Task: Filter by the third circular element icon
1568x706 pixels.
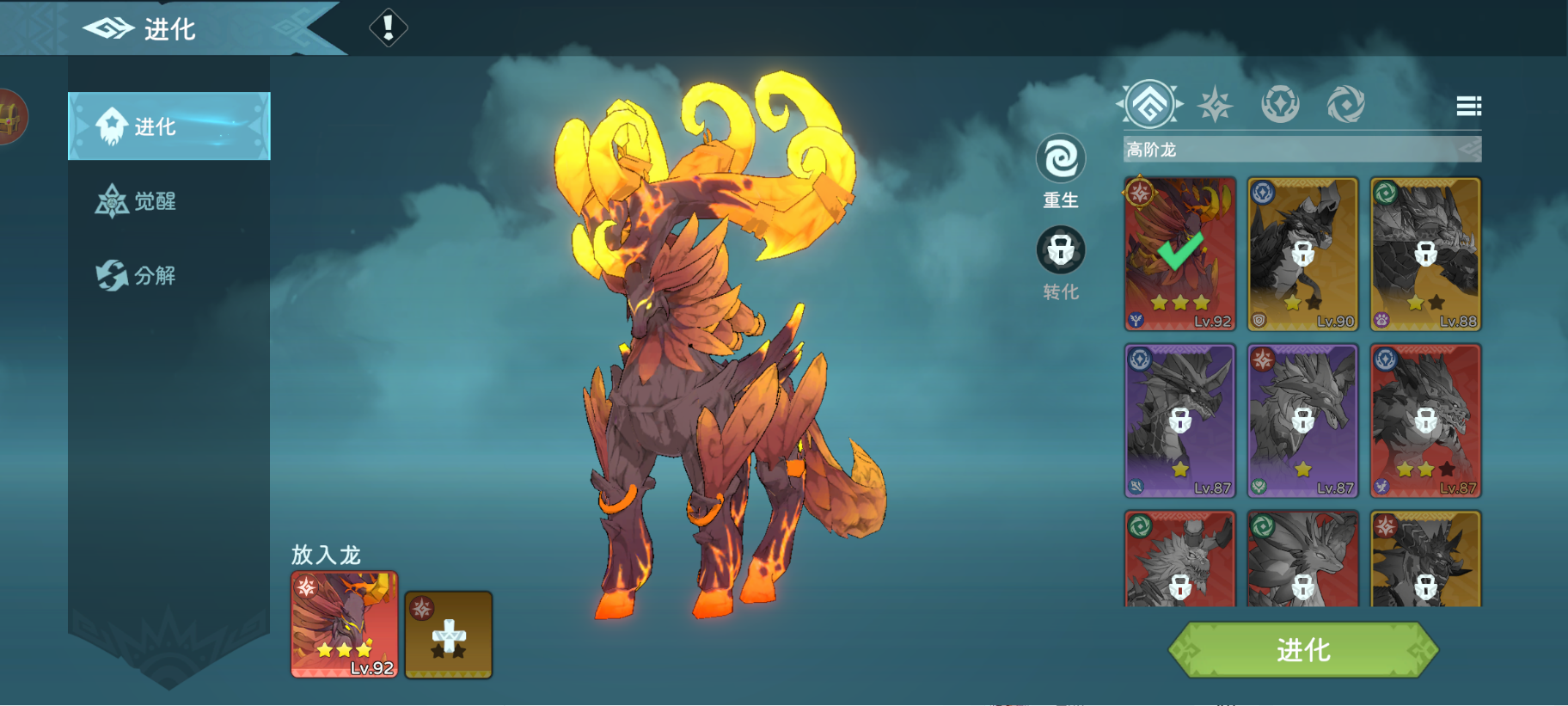Action: (1280, 105)
